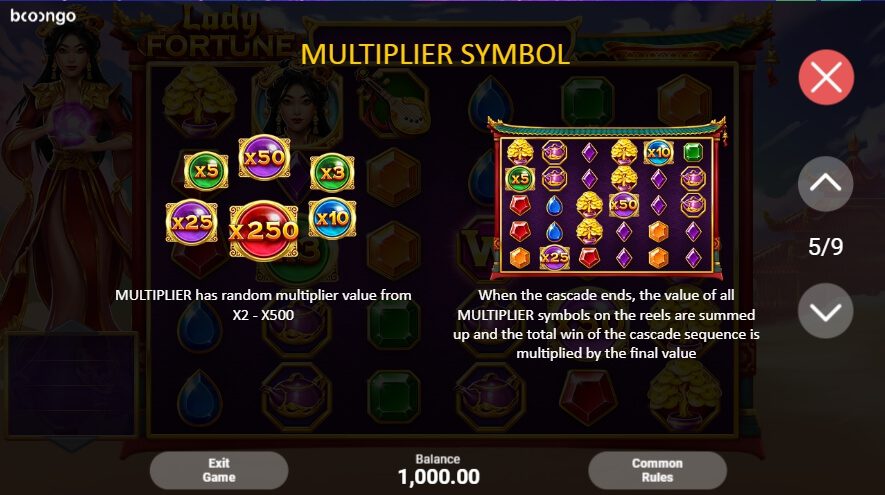Advance to the next paytable page
Image resolution: width=885 pixels, height=495 pixels.
pos(826,311)
